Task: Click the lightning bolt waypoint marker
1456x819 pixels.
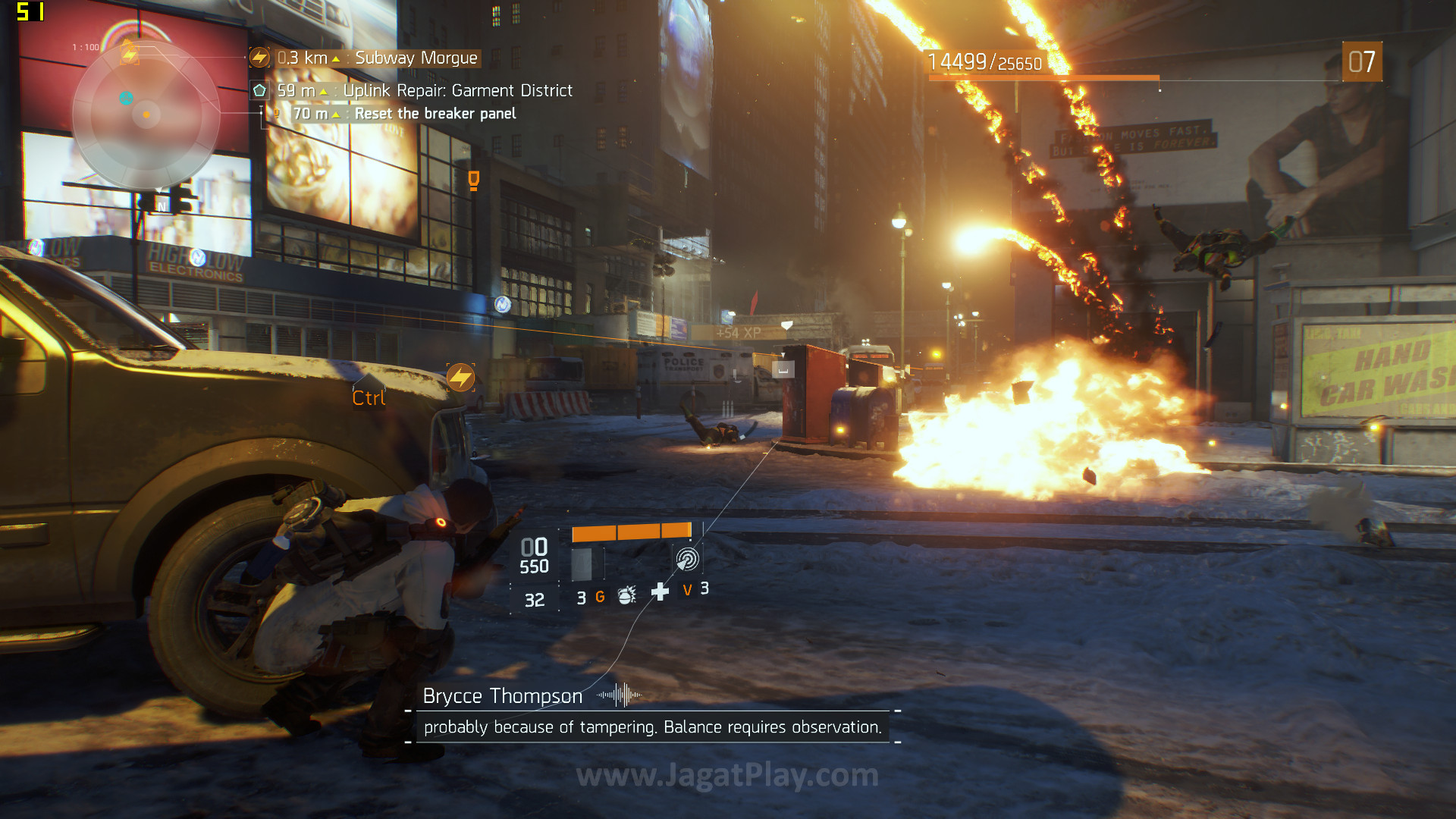Action: coord(460,377)
